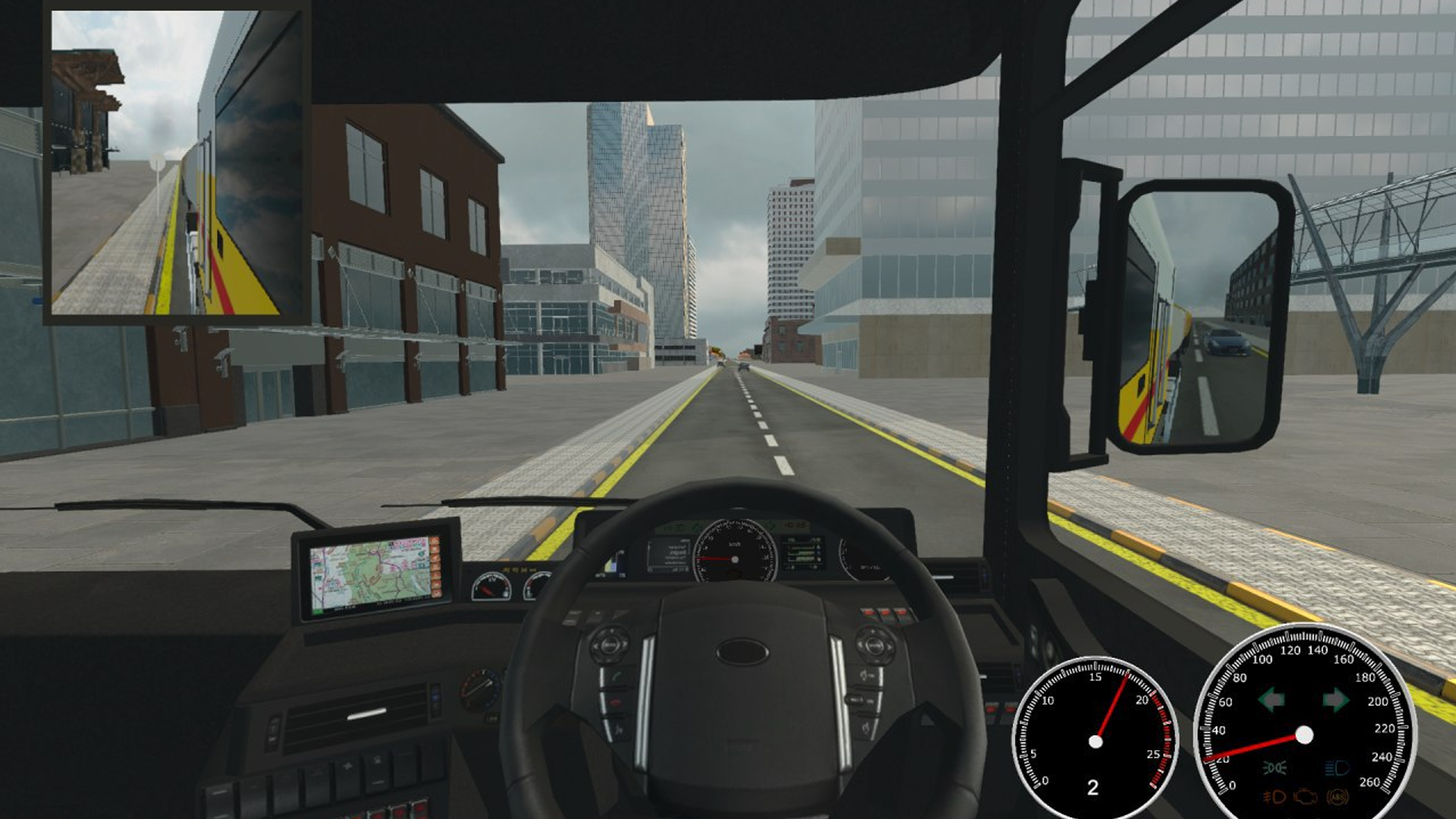Click the blue high beam indicator icon
Screen dimensions: 1456x819
pos(1336,768)
